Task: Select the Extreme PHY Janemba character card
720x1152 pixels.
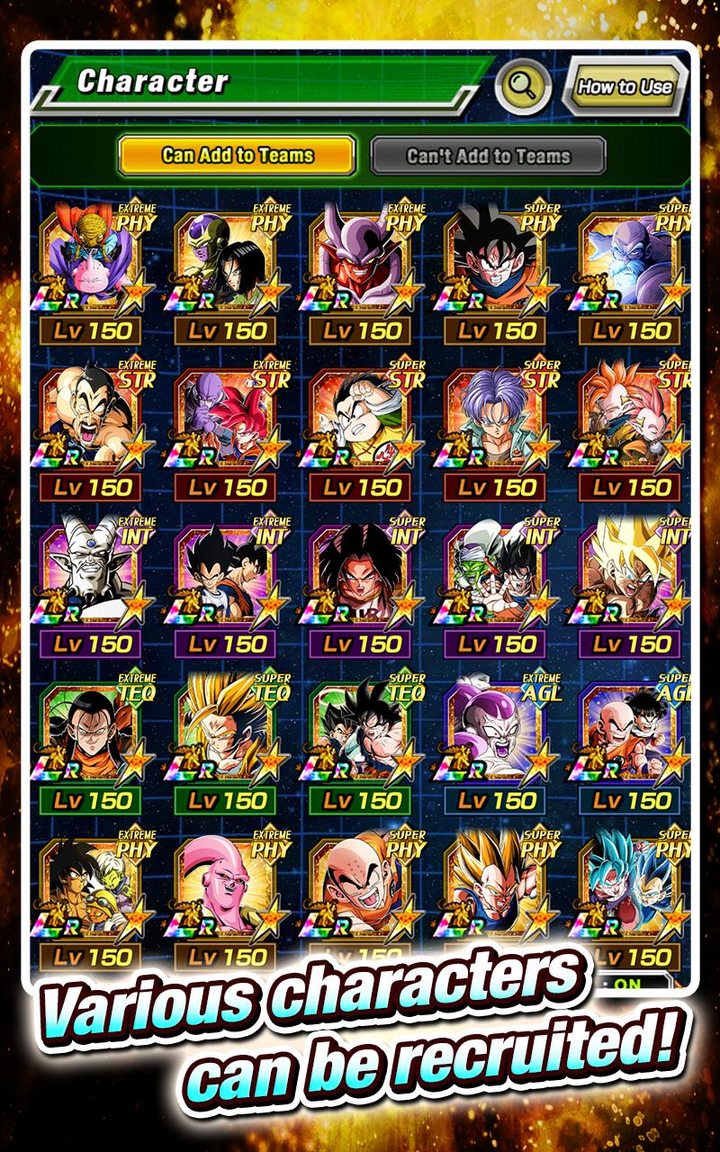Action: click(363, 260)
